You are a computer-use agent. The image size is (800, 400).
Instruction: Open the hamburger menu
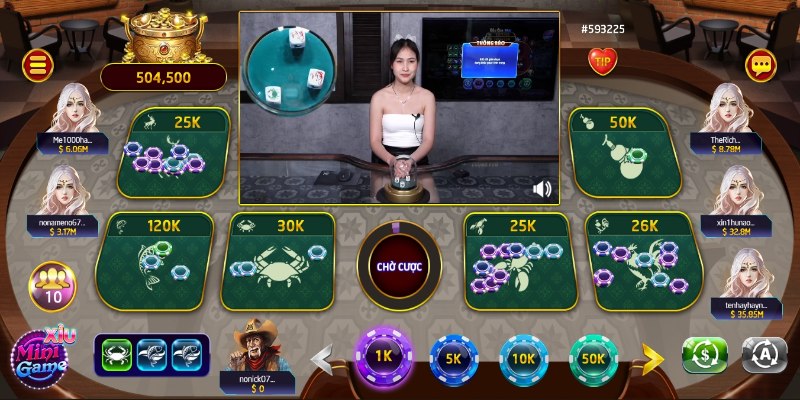pos(38,66)
